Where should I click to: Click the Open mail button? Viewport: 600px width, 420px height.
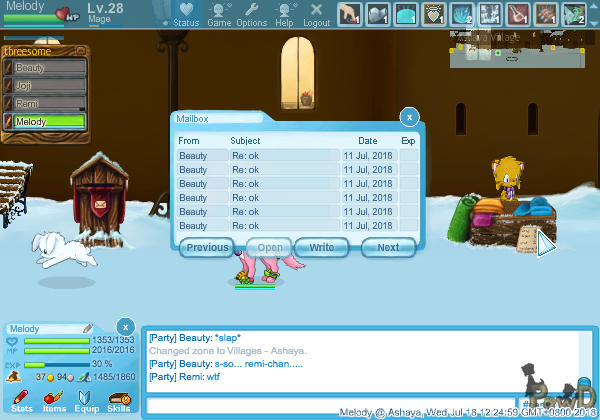pos(270,248)
